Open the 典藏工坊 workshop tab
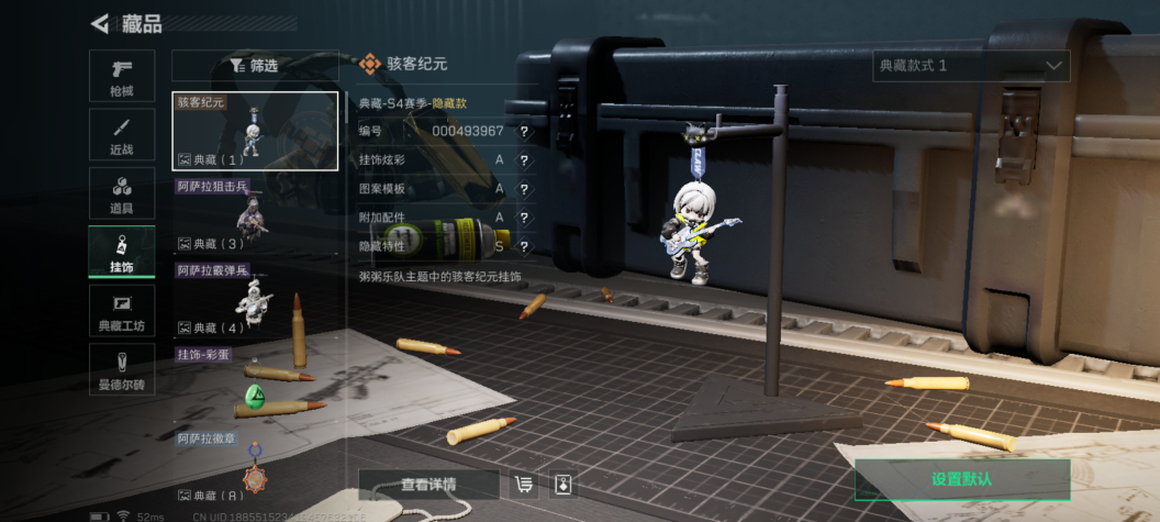1160x522 pixels. pos(122,311)
